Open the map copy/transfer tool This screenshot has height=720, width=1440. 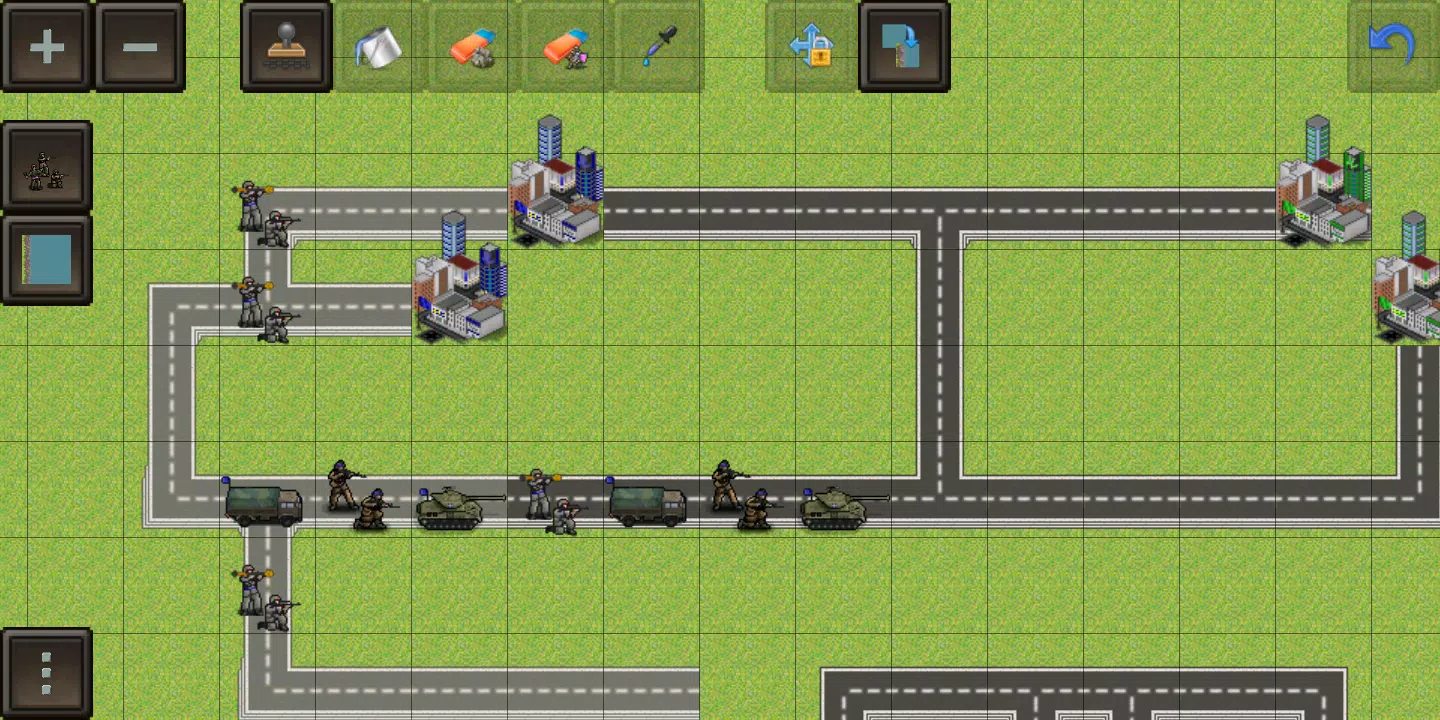(x=901, y=45)
